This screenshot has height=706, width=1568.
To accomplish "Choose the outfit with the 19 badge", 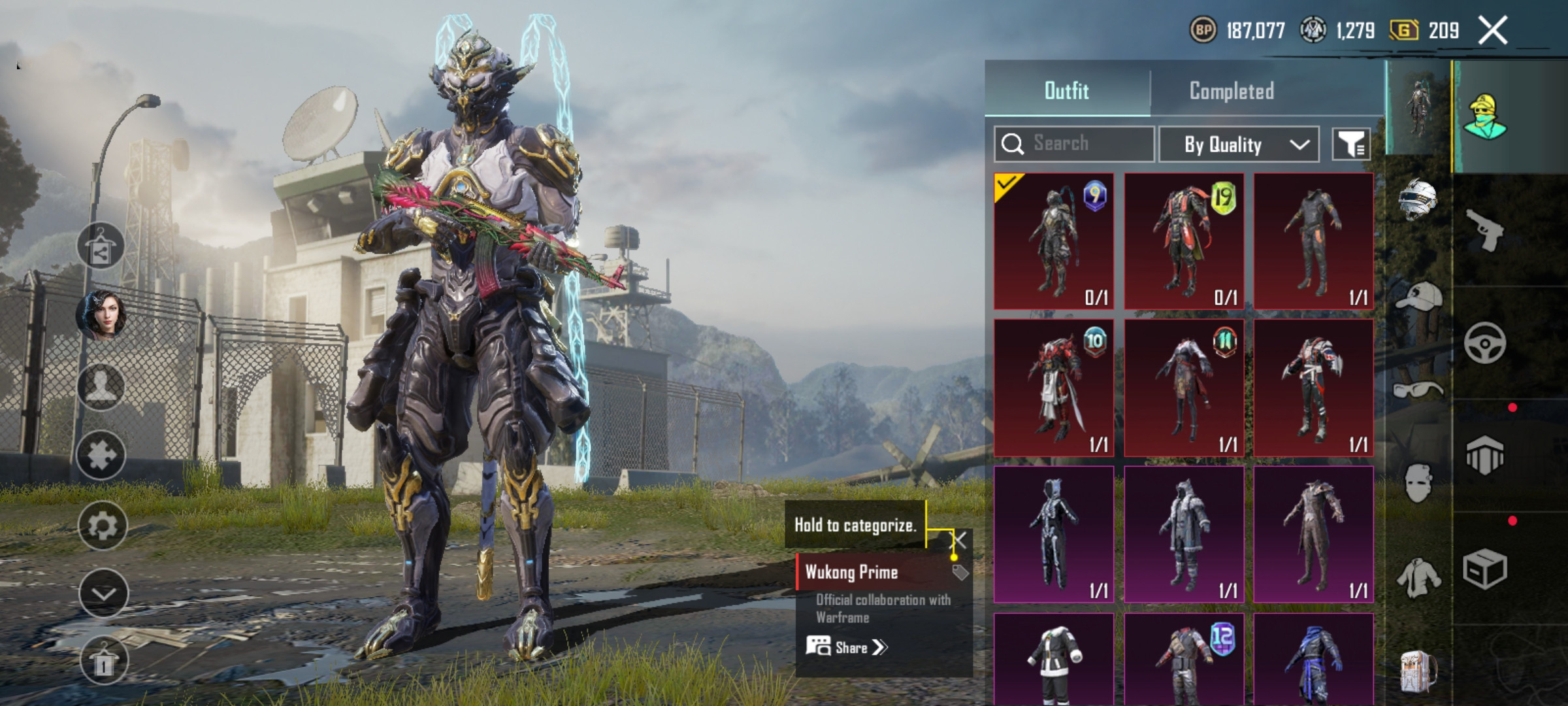I will [x=1183, y=241].
